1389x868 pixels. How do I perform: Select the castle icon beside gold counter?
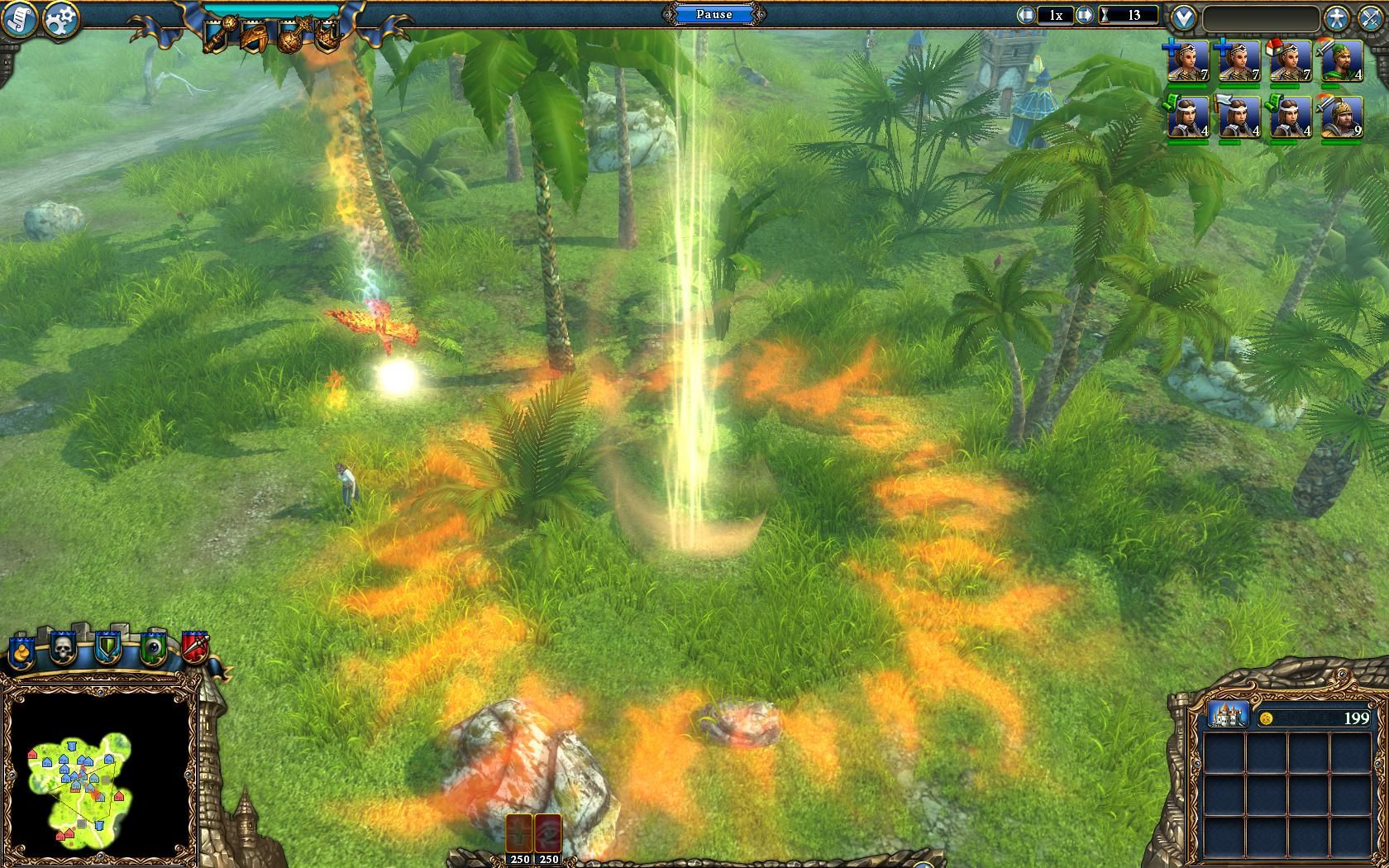[1228, 715]
